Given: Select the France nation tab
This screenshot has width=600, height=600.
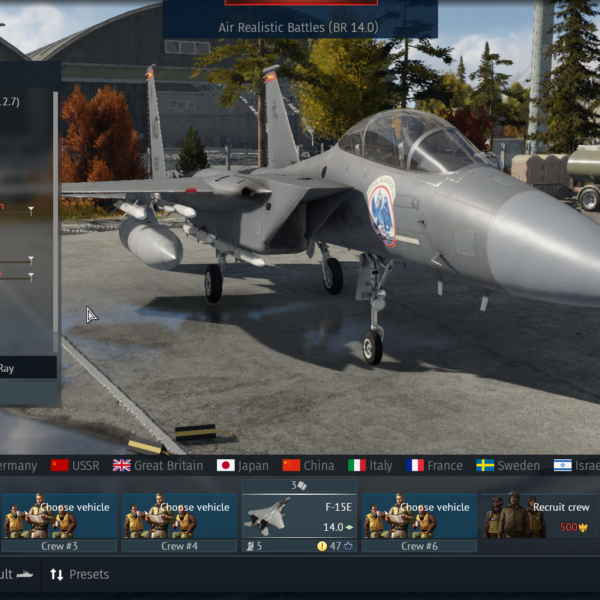Looking at the screenshot, I should coord(434,465).
